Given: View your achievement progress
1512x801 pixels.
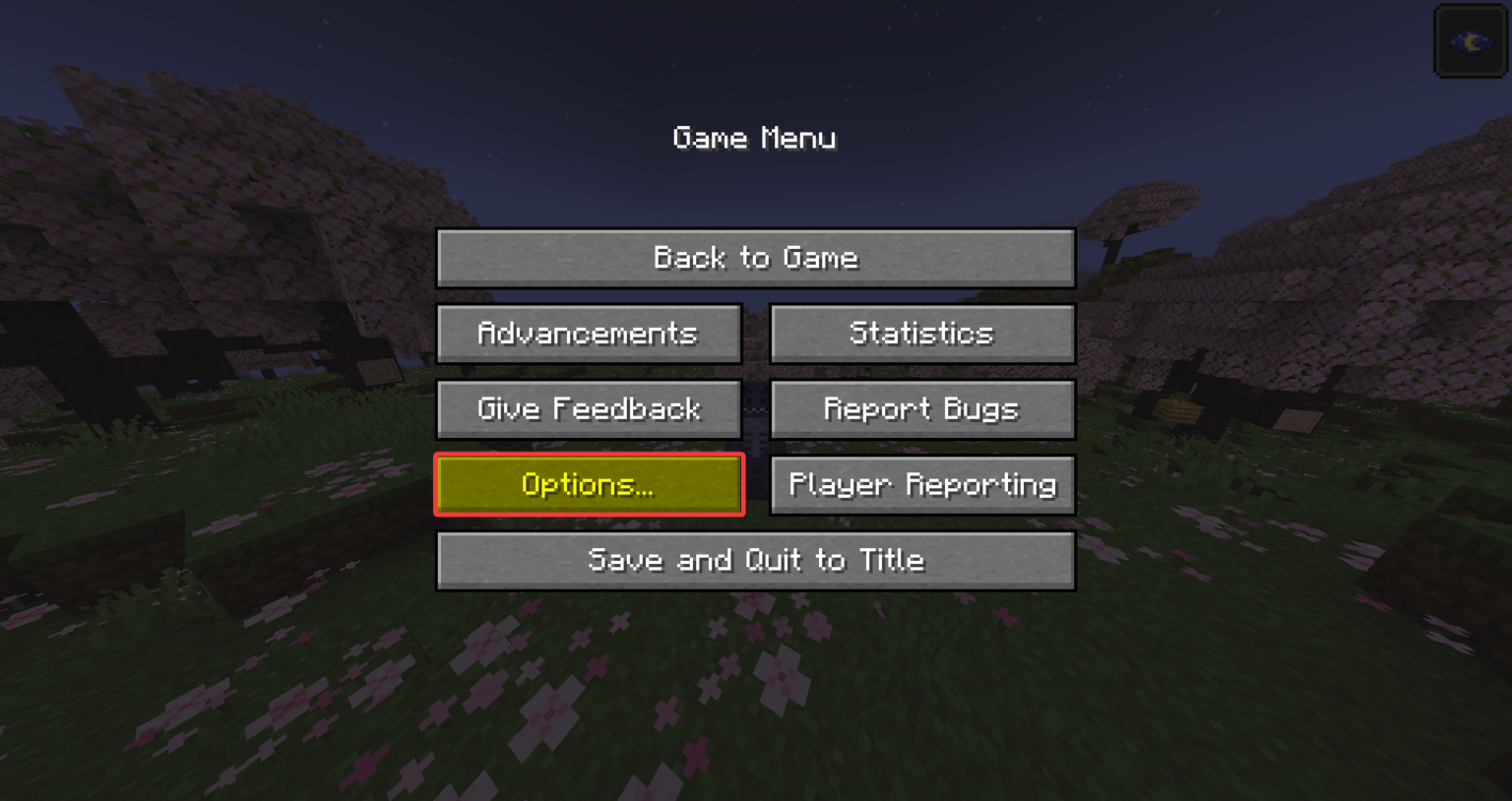Looking at the screenshot, I should (589, 333).
